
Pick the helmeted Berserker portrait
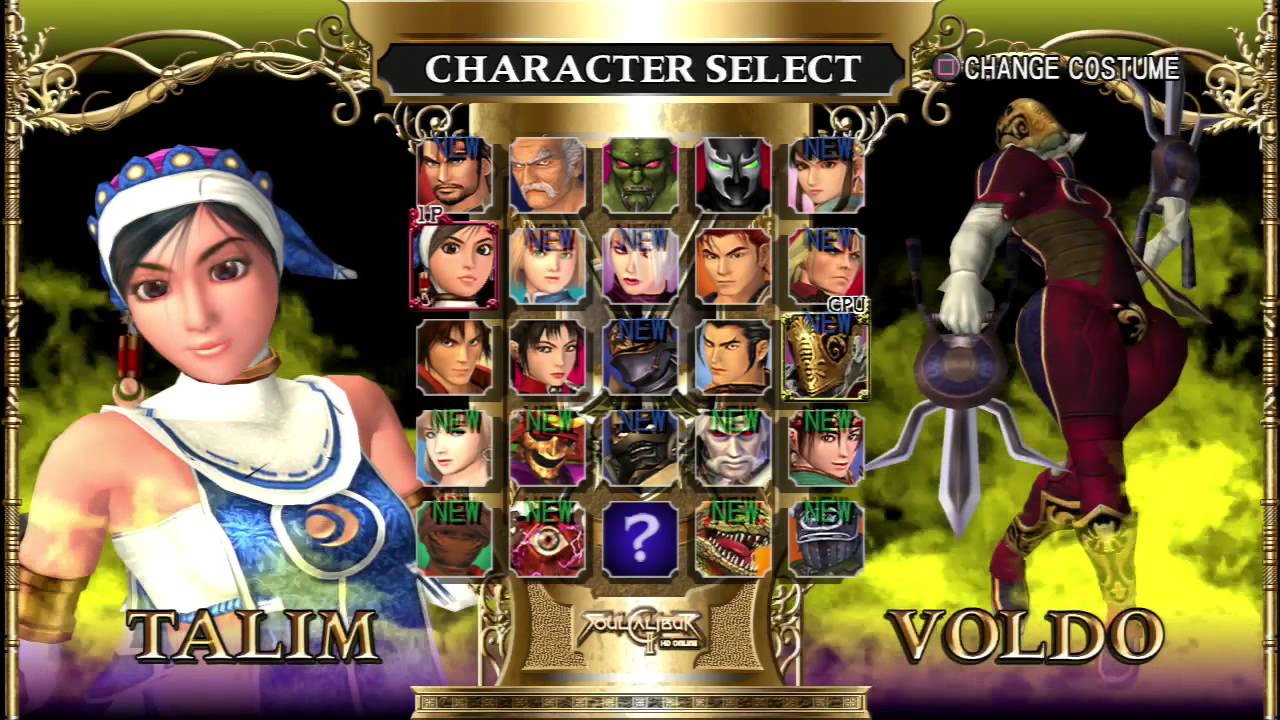coord(826,538)
